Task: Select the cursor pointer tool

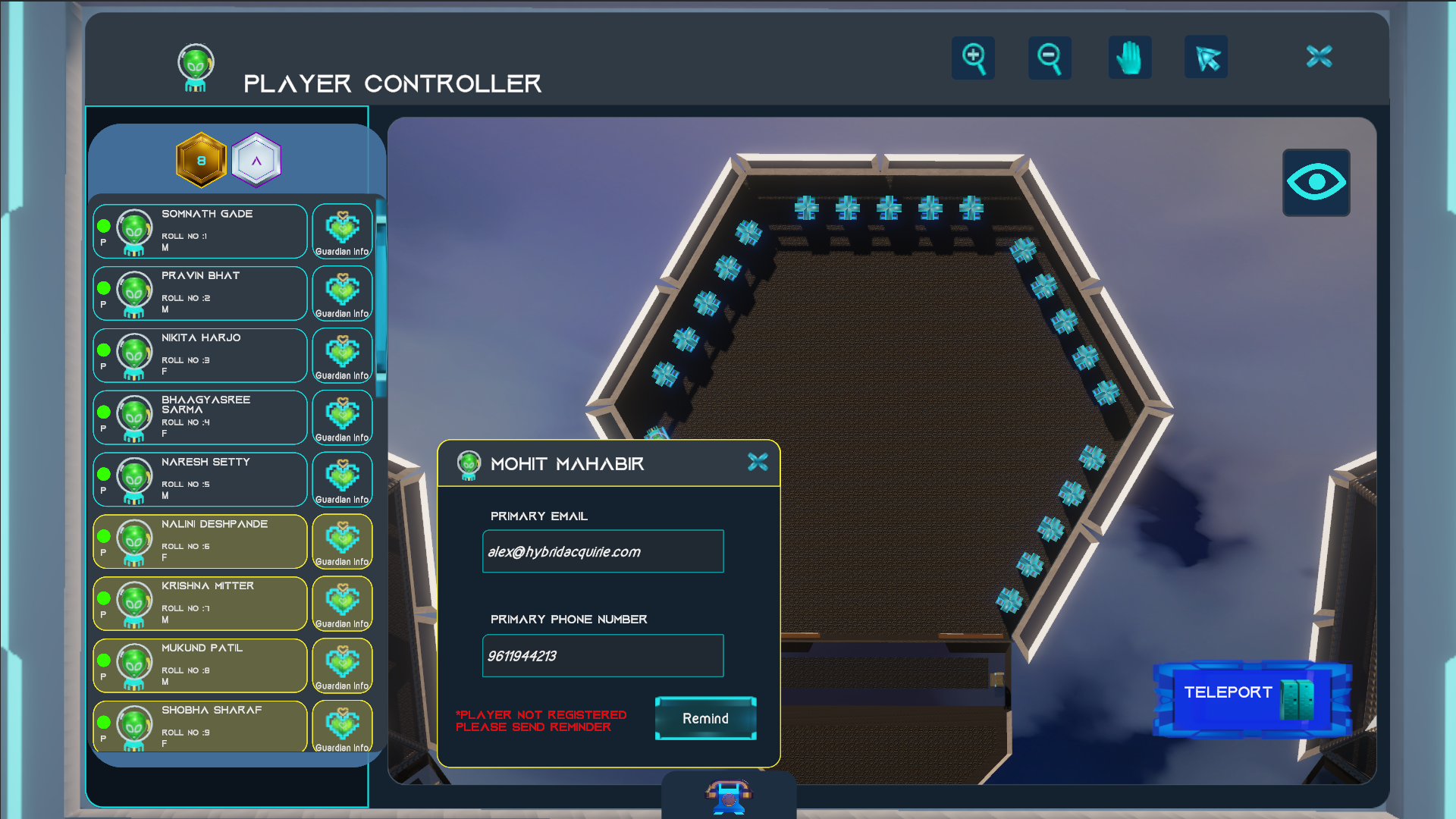Action: pos(1207,58)
